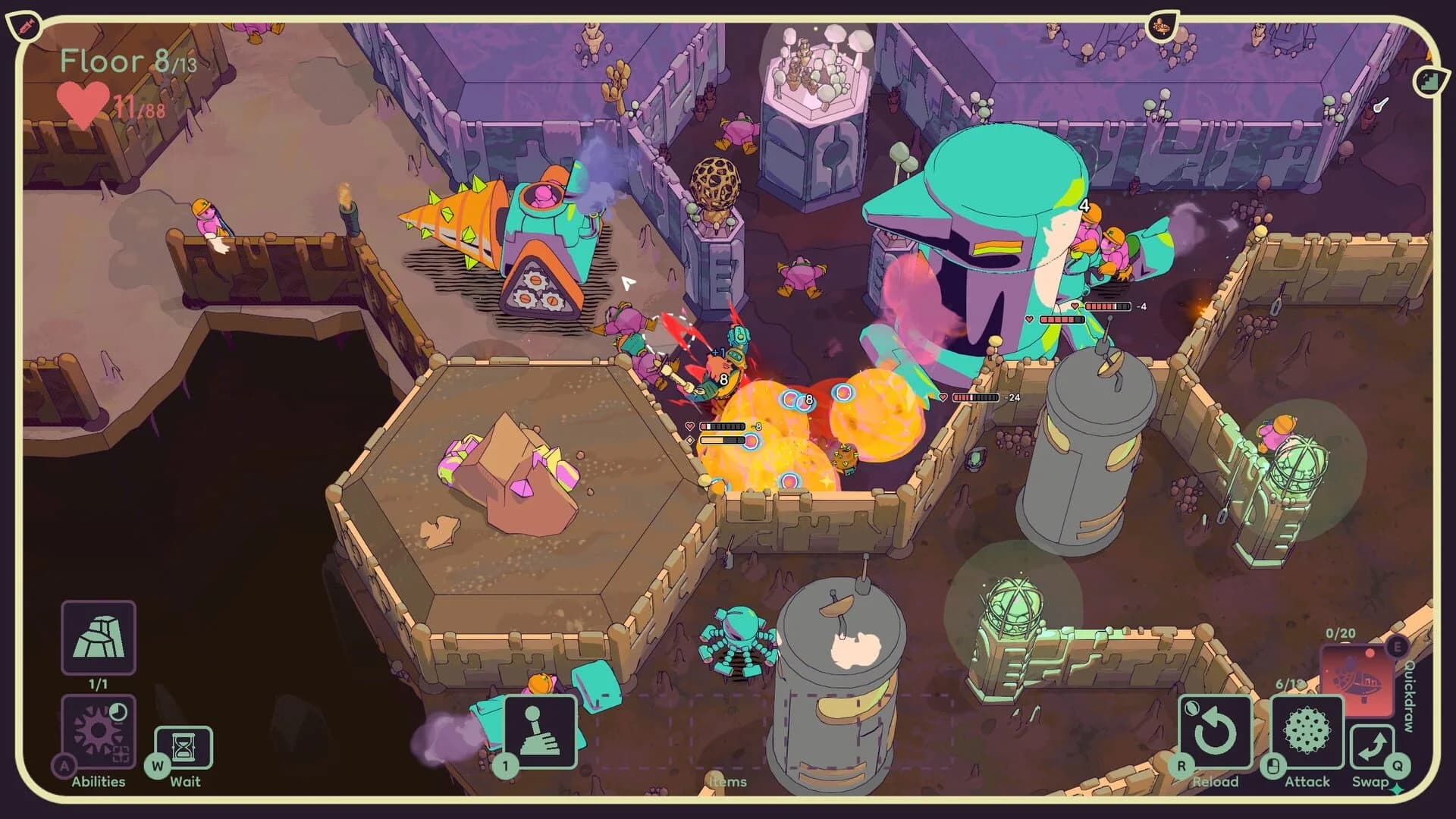Click the Q key badge on Swap
Screen dimensions: 1456x819
click(1397, 766)
